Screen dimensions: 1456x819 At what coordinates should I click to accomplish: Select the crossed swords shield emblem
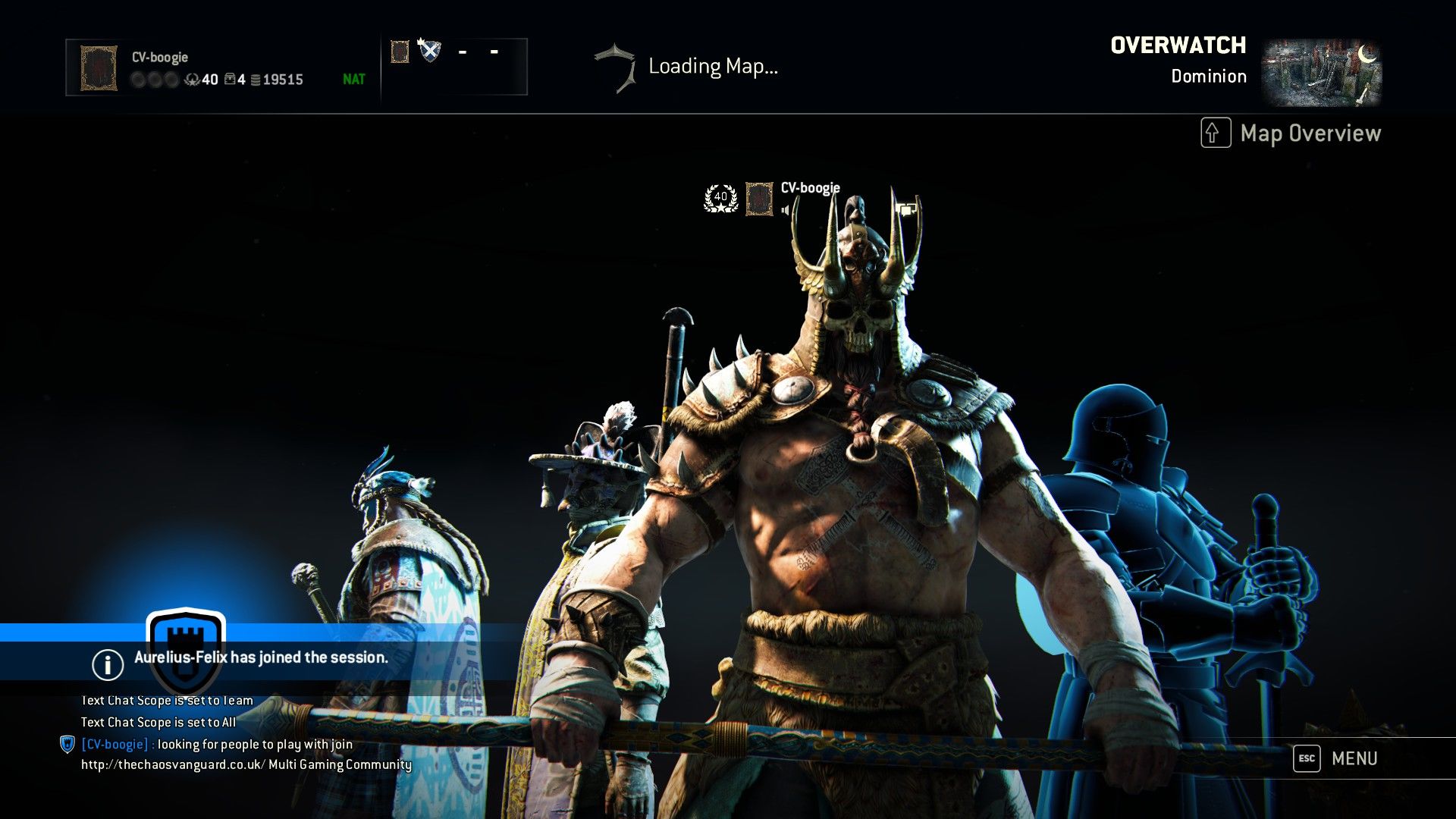pyautogui.click(x=429, y=51)
